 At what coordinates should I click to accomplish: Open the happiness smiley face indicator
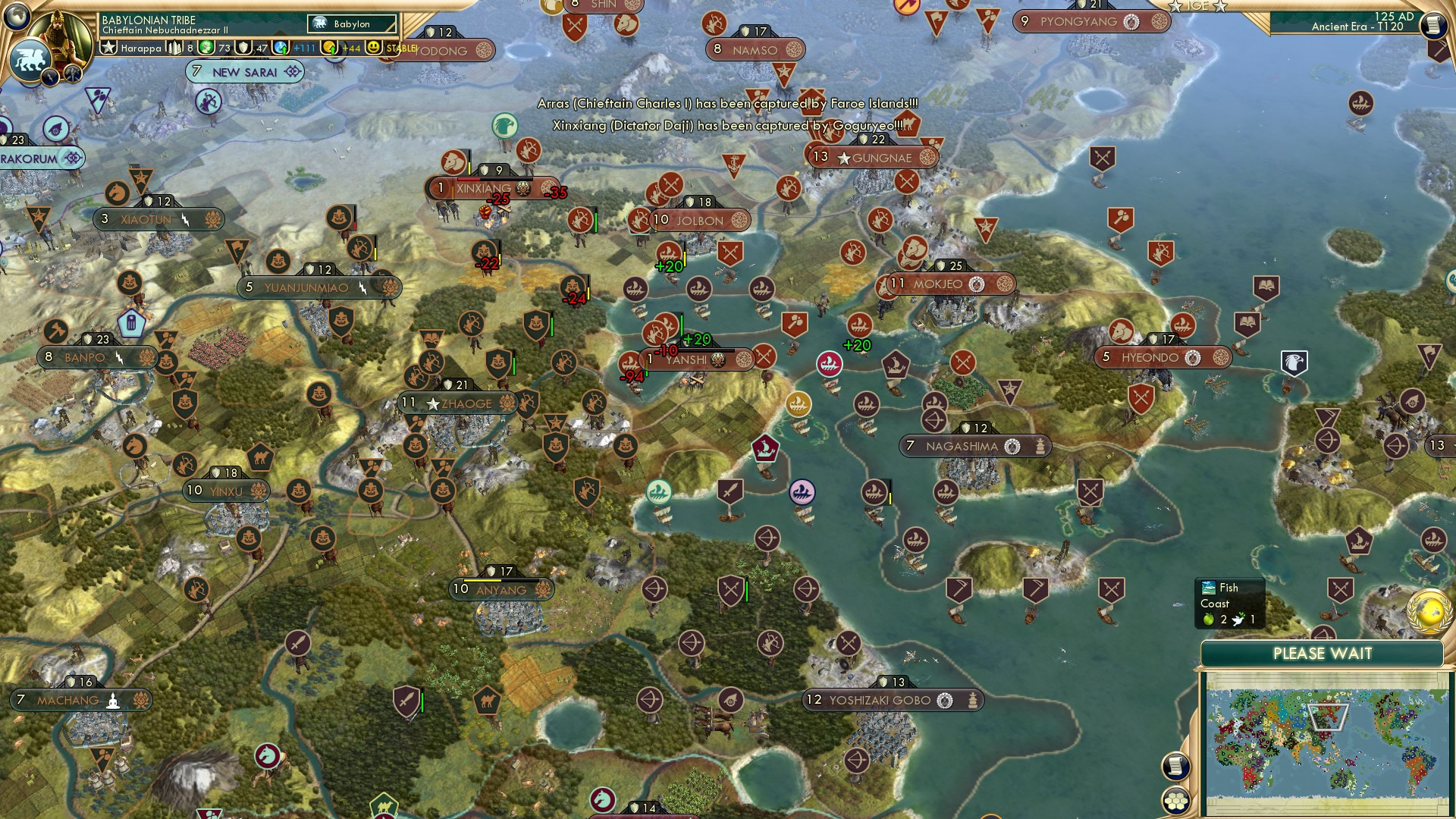[x=373, y=47]
